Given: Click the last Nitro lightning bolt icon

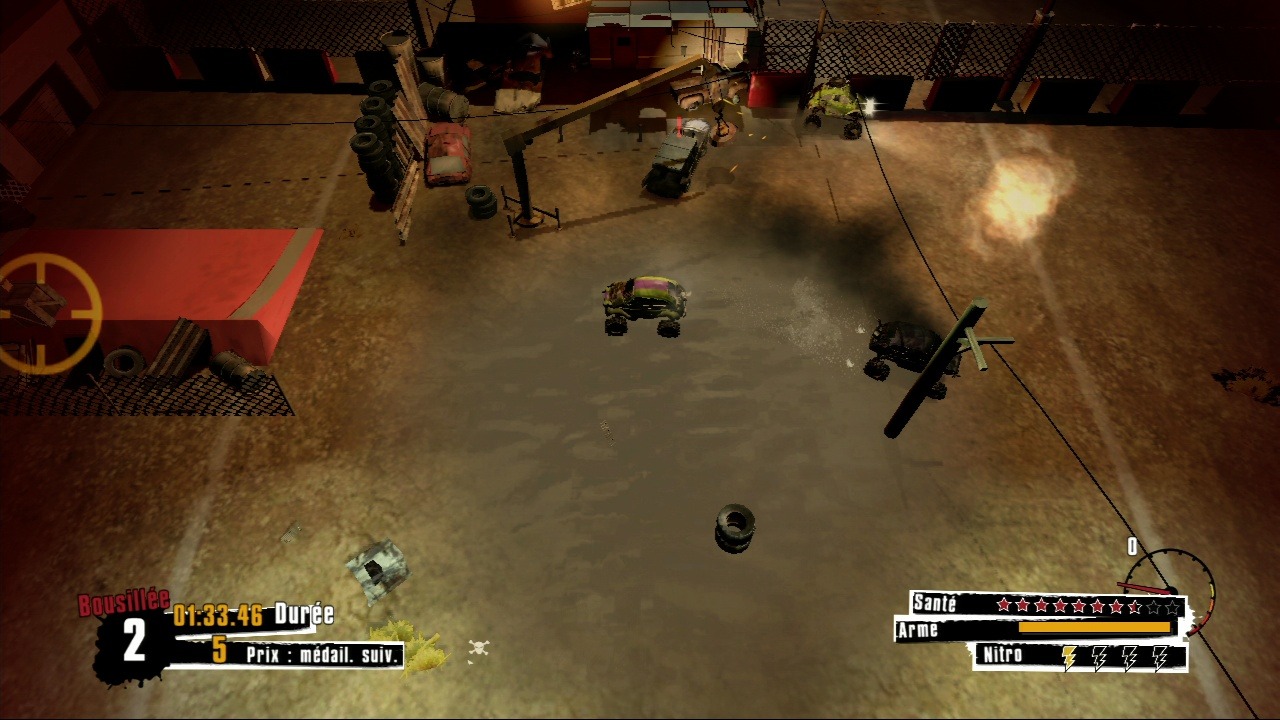Looking at the screenshot, I should coord(1160,657).
